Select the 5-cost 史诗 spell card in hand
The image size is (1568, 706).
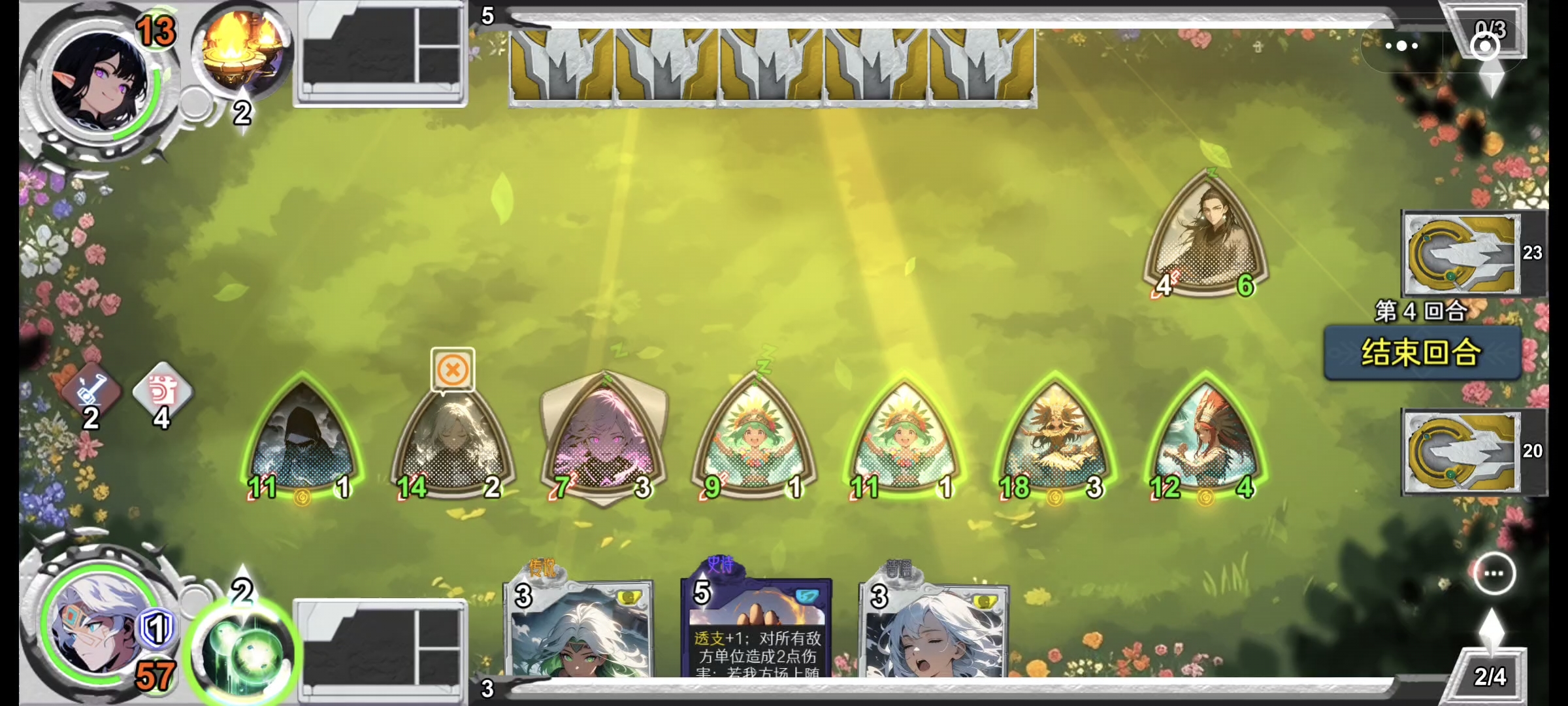point(757,629)
